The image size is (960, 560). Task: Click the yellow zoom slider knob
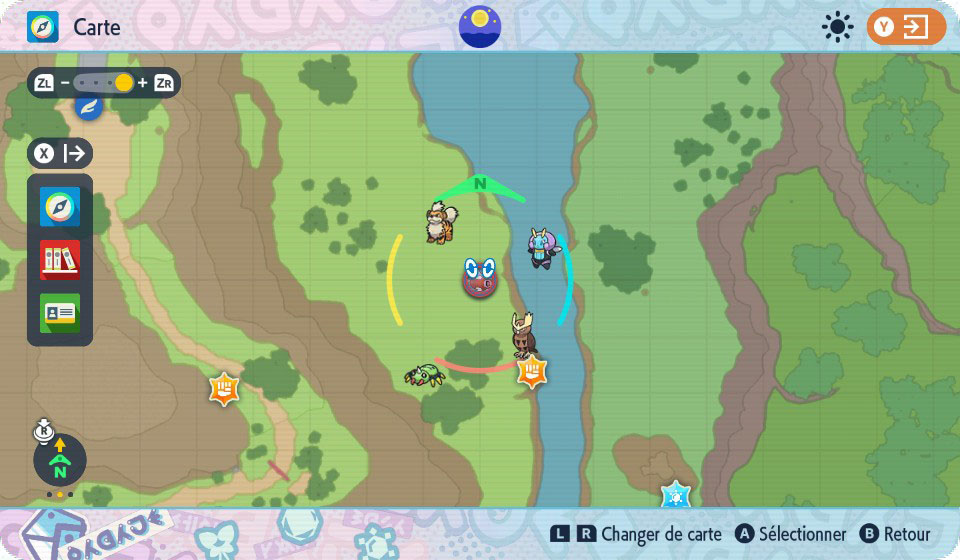[123, 83]
